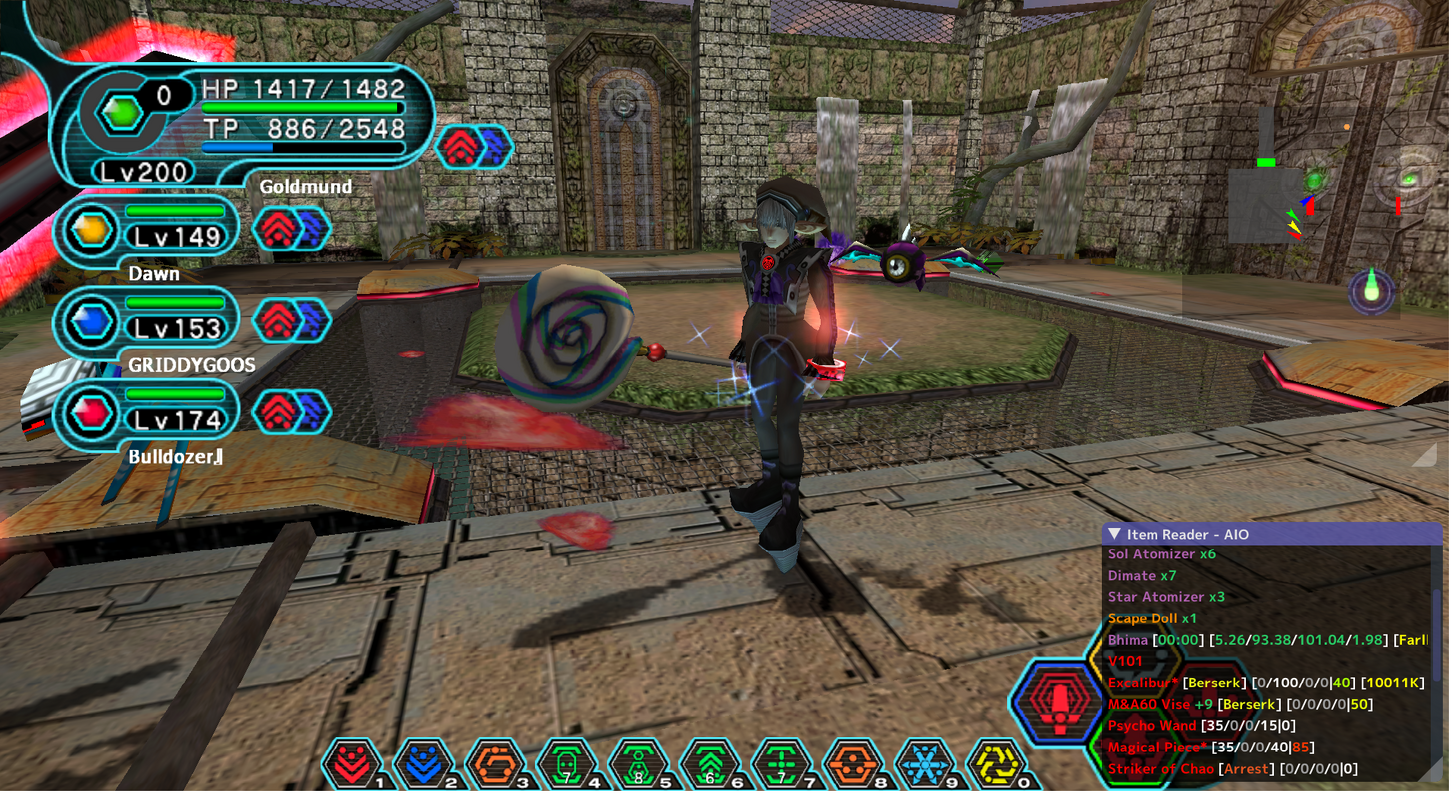1455x800 pixels.
Task: Select the orange hexagon icon in slot 8
Action: click(x=852, y=766)
